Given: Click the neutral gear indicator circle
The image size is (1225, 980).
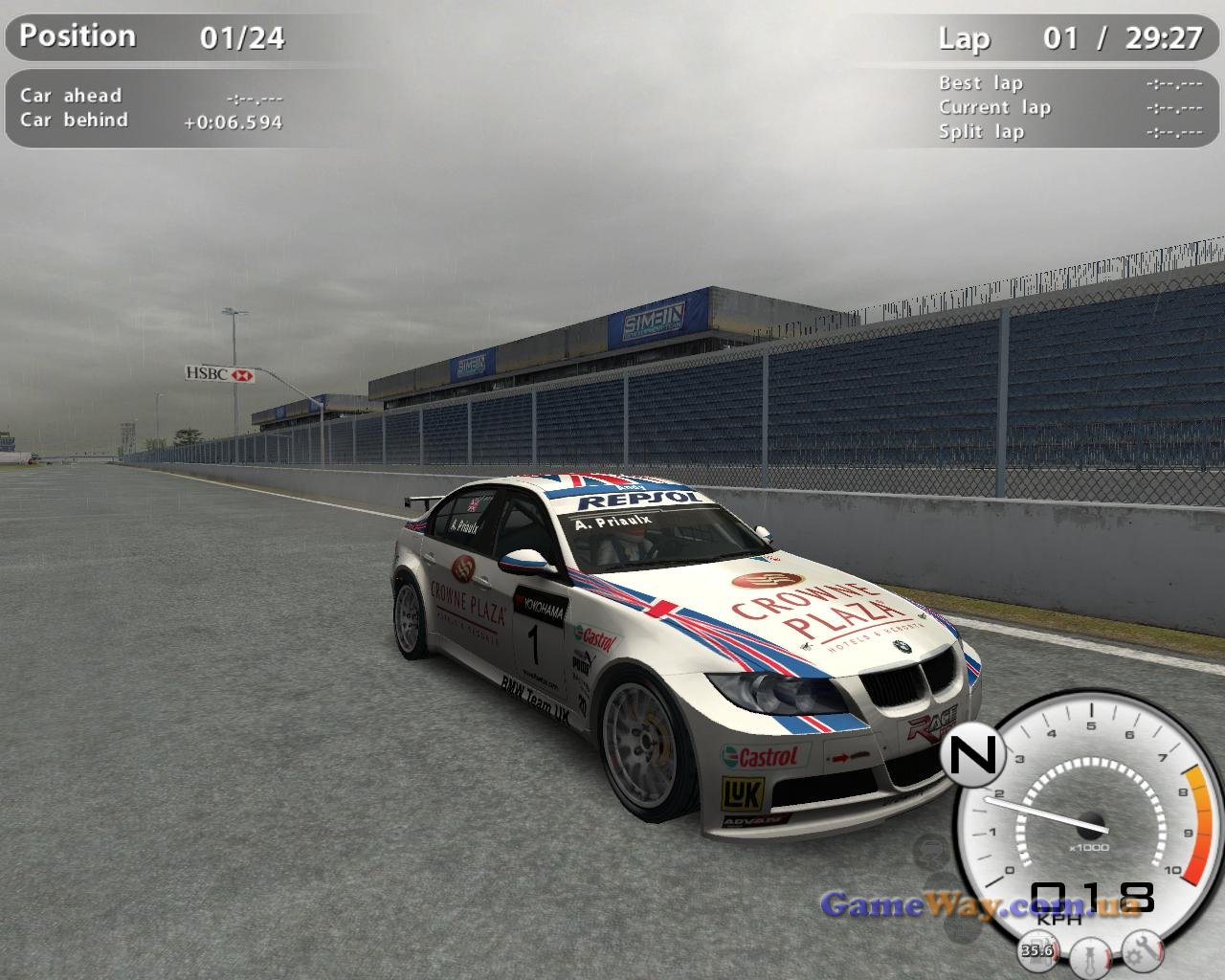Looking at the screenshot, I should coord(972,752).
